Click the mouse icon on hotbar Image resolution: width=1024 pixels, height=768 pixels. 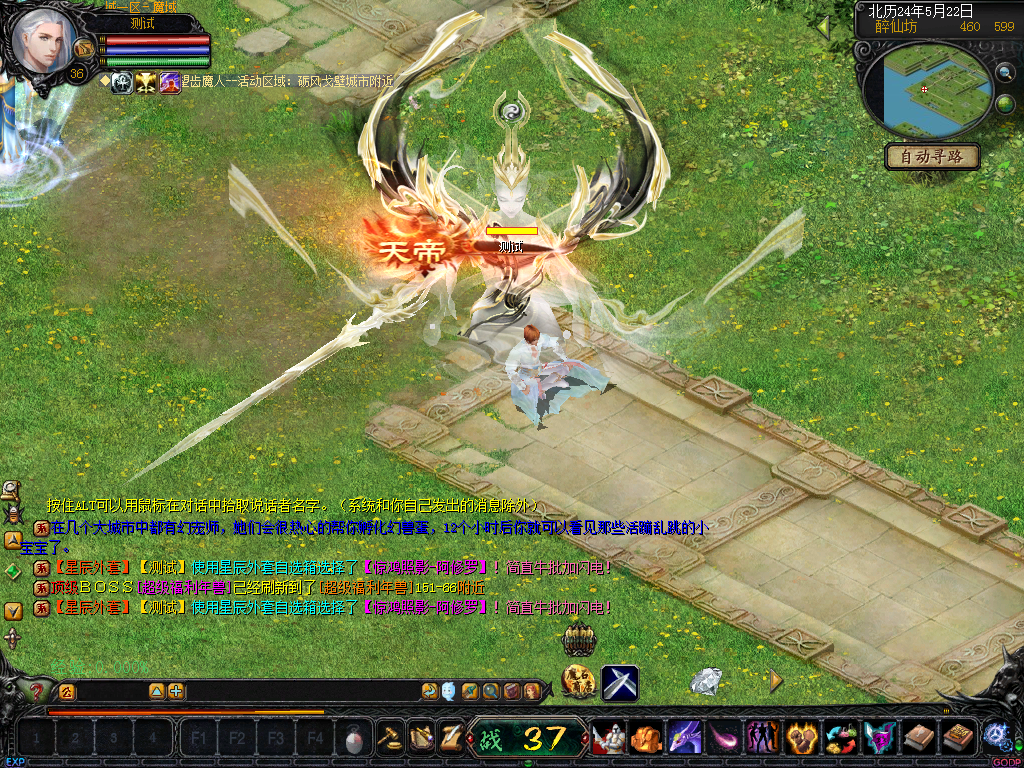tap(353, 739)
